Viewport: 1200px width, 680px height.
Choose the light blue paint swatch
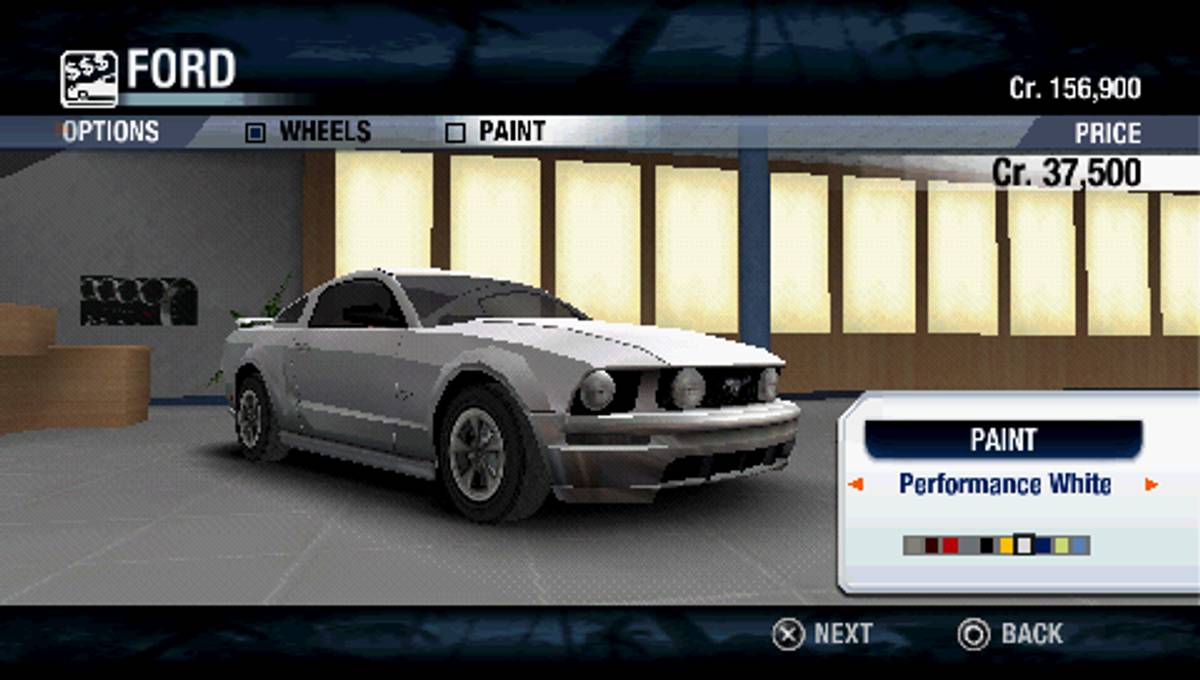point(1079,545)
